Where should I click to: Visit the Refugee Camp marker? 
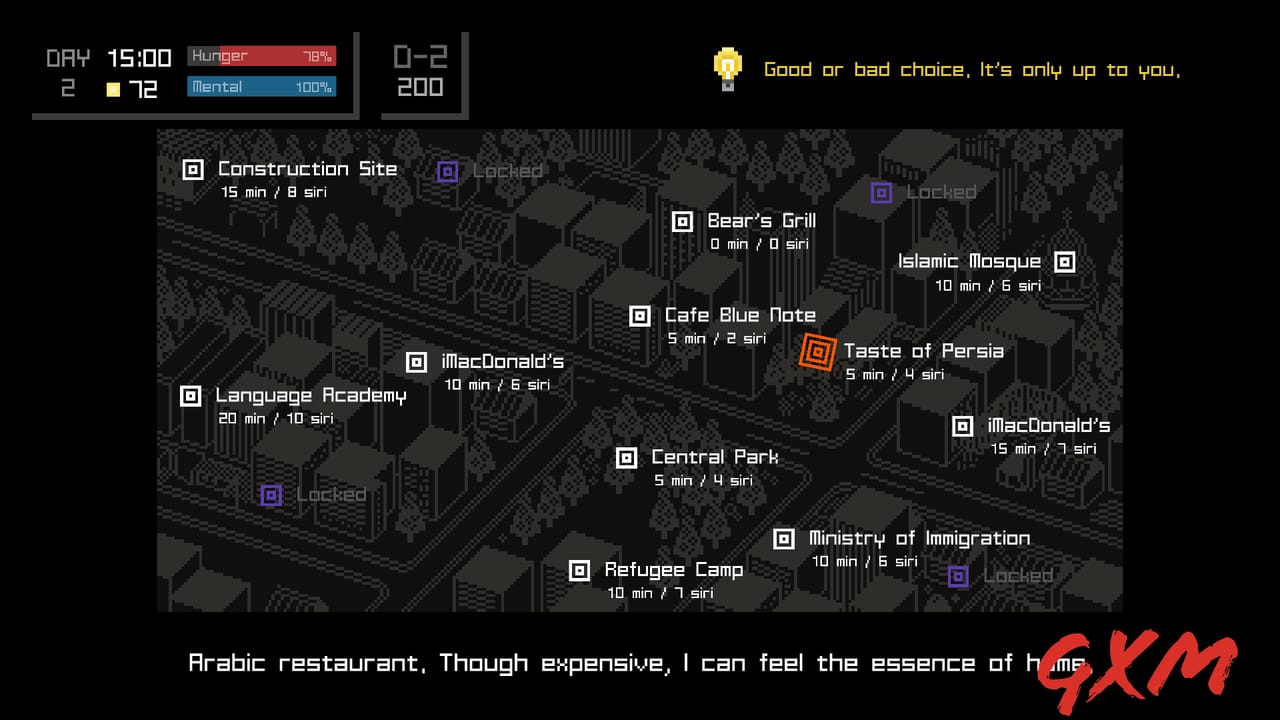tap(579, 570)
